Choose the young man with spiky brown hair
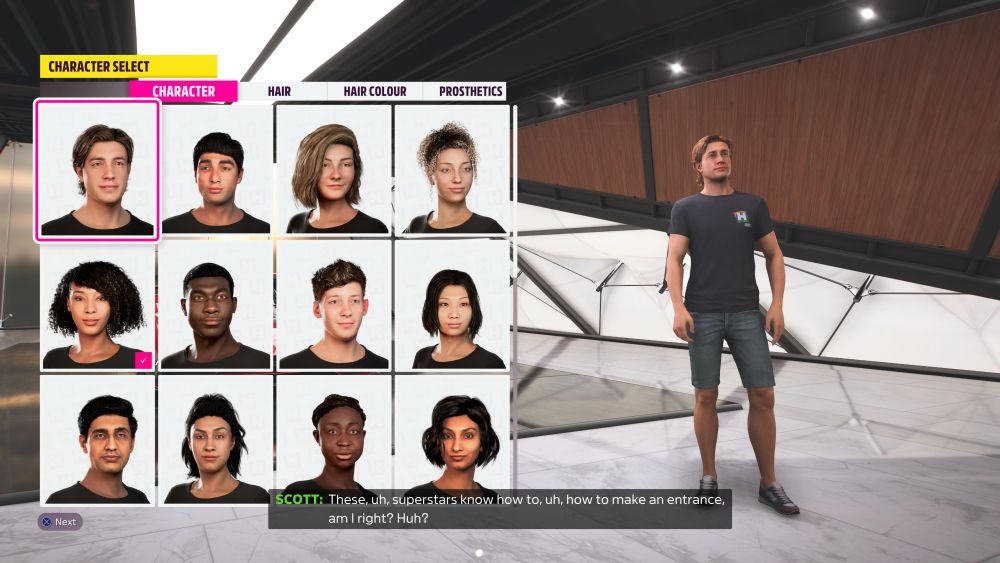Viewport: 1000px width, 563px height. coord(334,305)
